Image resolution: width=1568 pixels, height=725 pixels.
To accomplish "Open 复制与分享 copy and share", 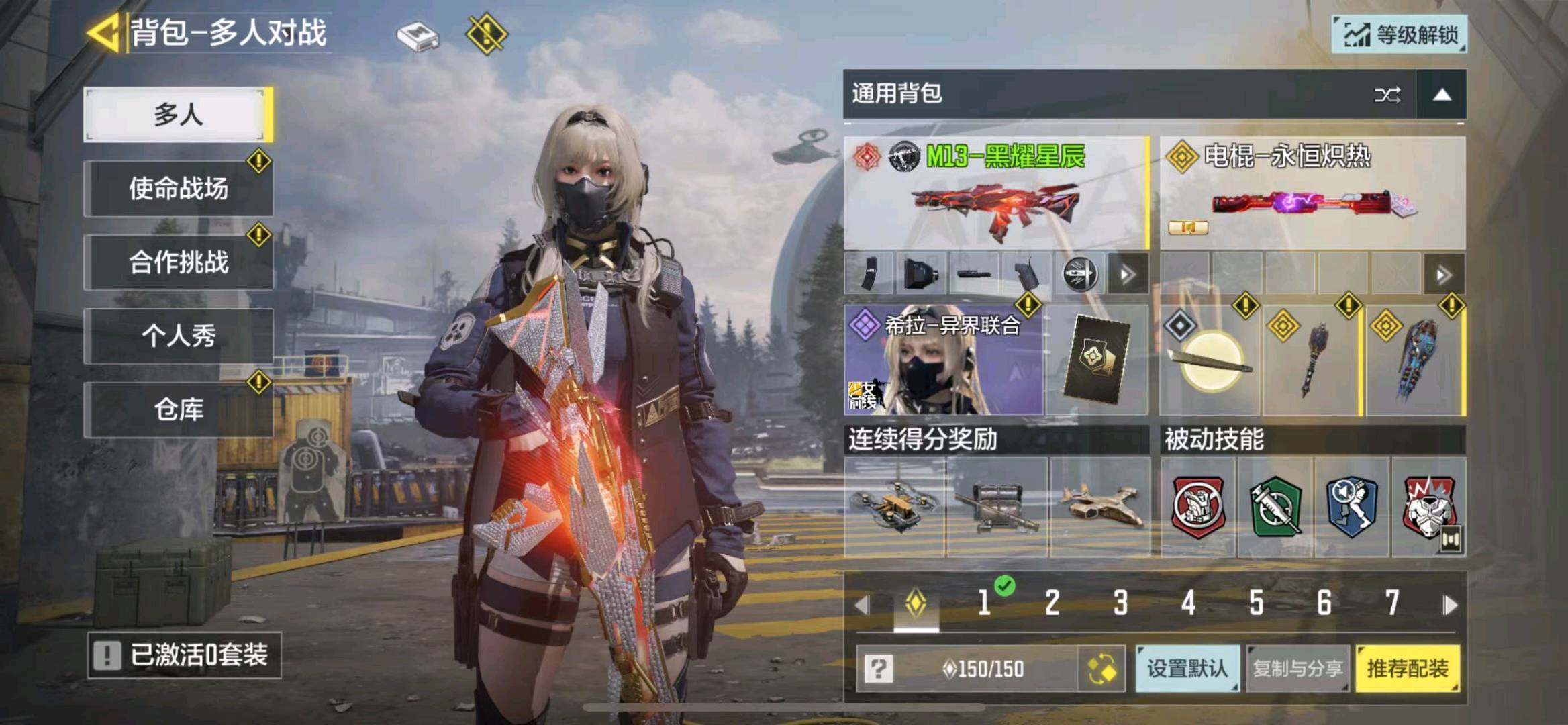I will (1297, 669).
